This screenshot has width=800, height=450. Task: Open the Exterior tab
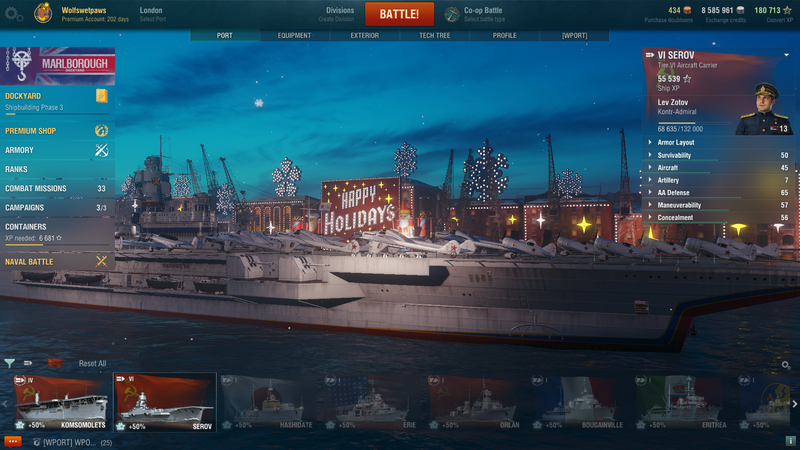pos(364,35)
